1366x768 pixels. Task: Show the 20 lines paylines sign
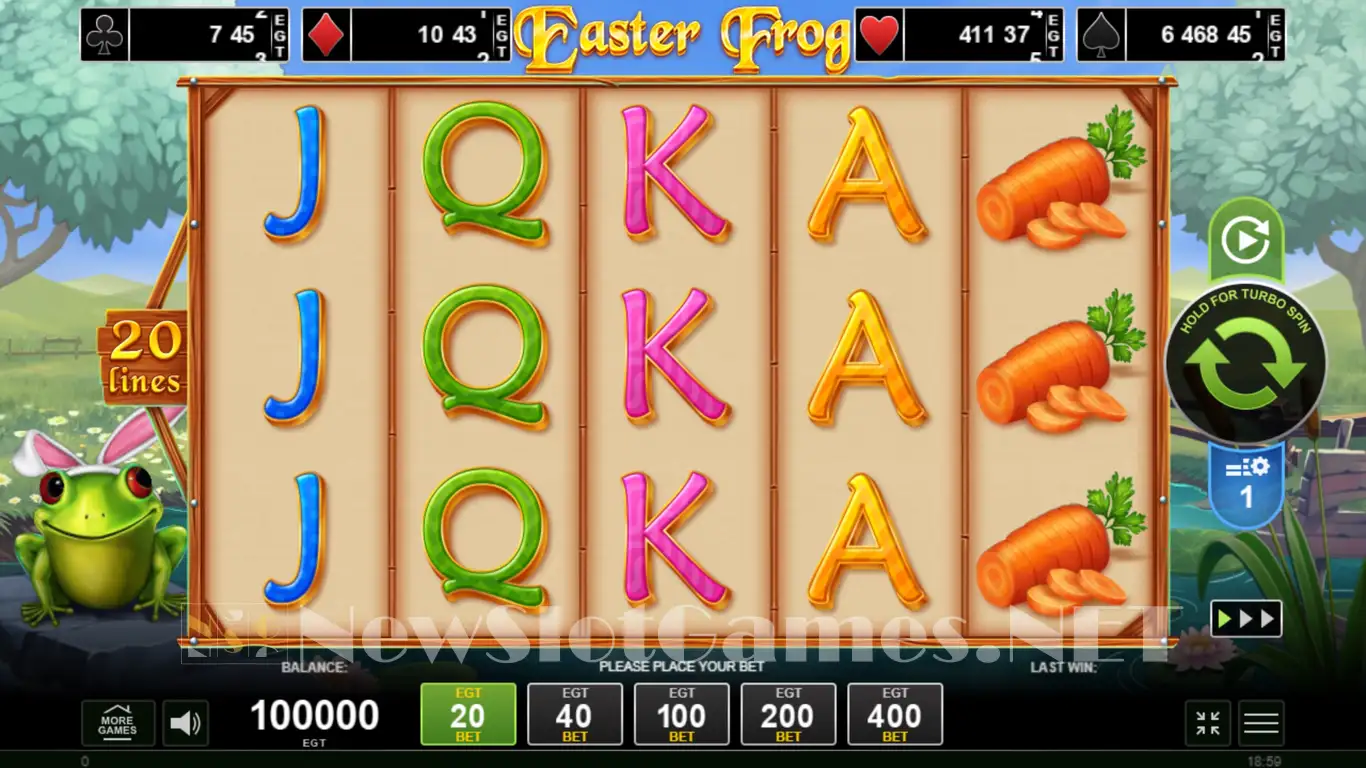click(x=145, y=358)
